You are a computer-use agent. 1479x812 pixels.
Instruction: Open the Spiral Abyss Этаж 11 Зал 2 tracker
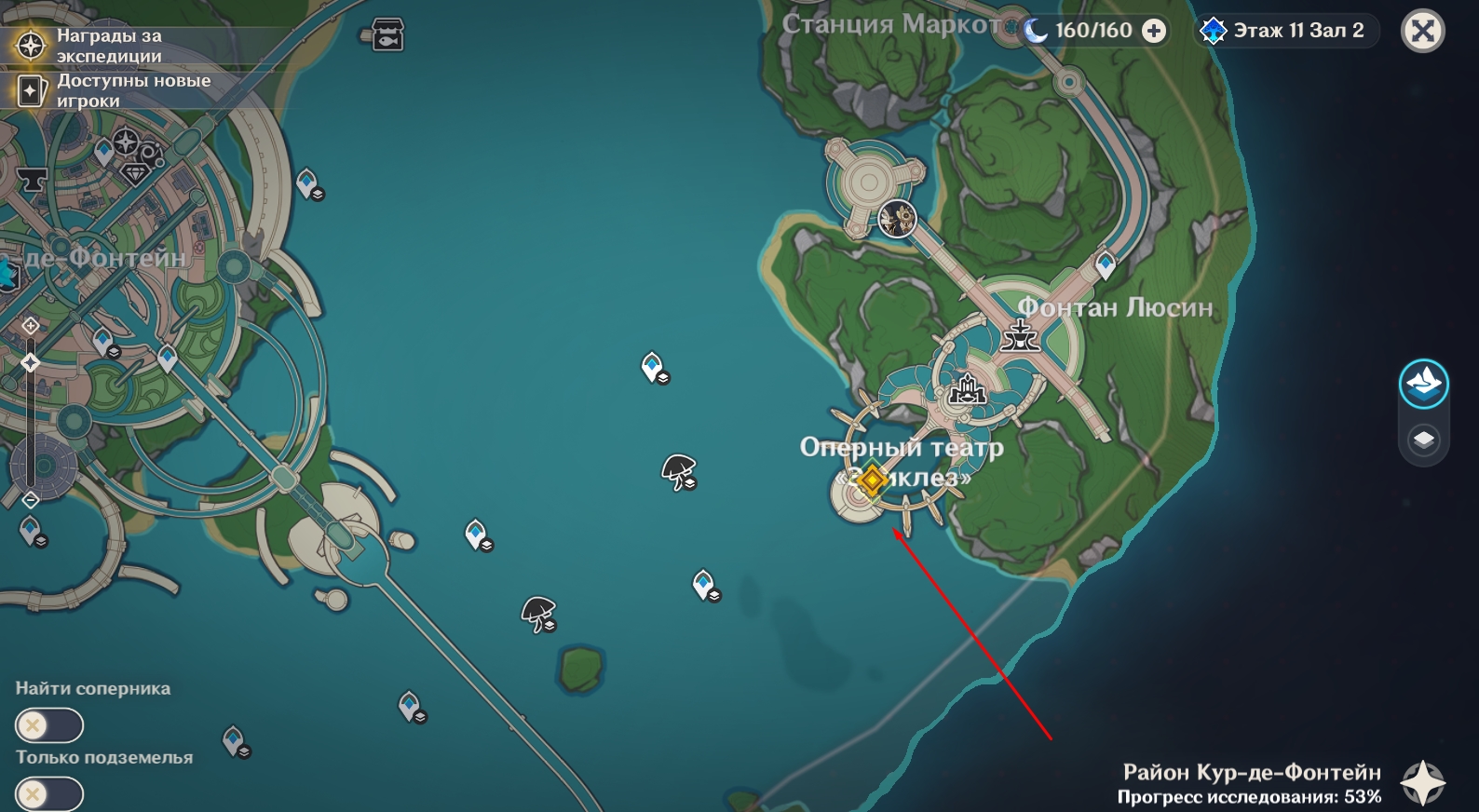coord(1286,31)
